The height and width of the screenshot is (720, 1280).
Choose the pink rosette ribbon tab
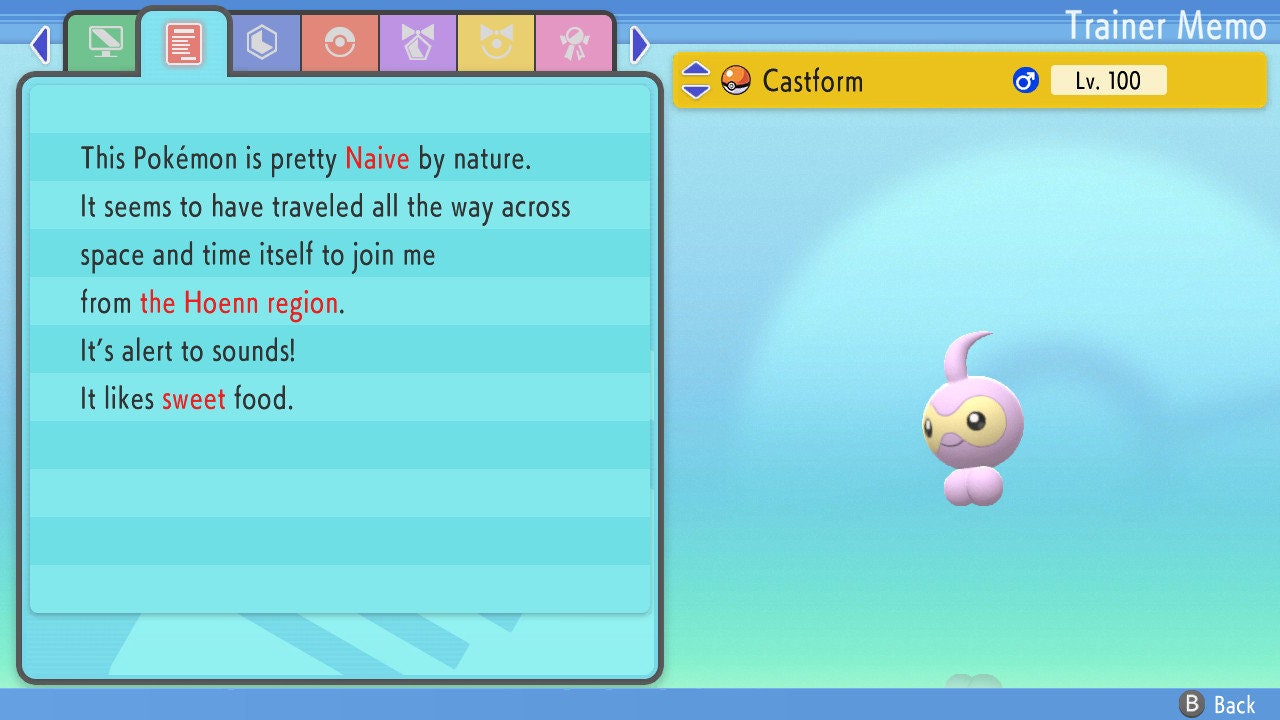572,43
